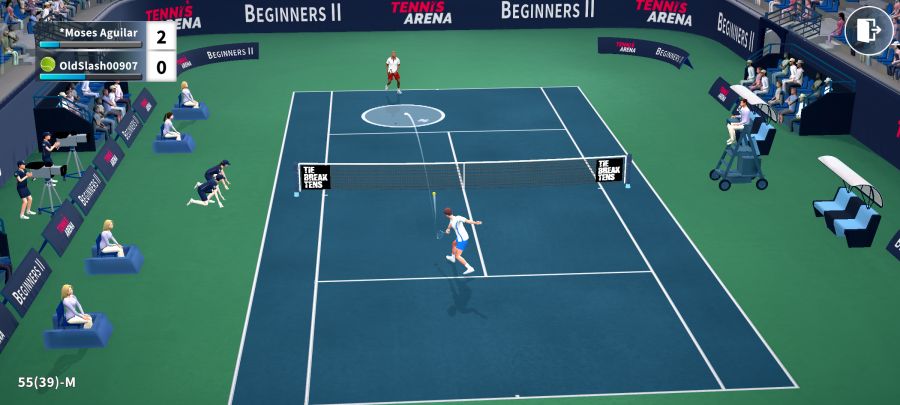The width and height of the screenshot is (900, 405).
Task: Tap the exit match door icon
Action: coord(868,31)
